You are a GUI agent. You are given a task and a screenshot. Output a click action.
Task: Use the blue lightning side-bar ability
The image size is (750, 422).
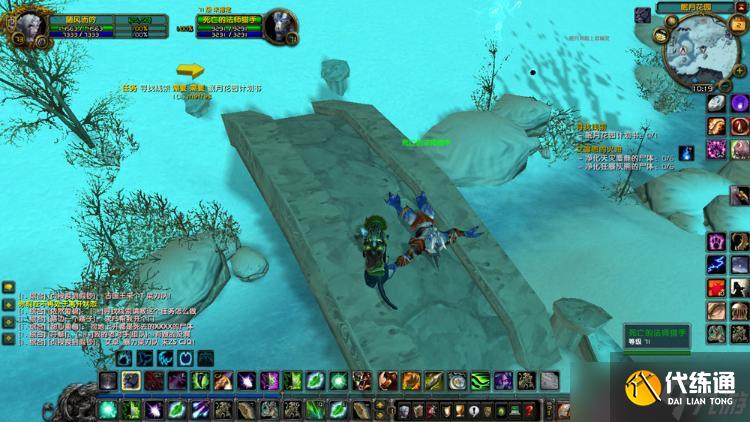pyautogui.click(x=716, y=264)
